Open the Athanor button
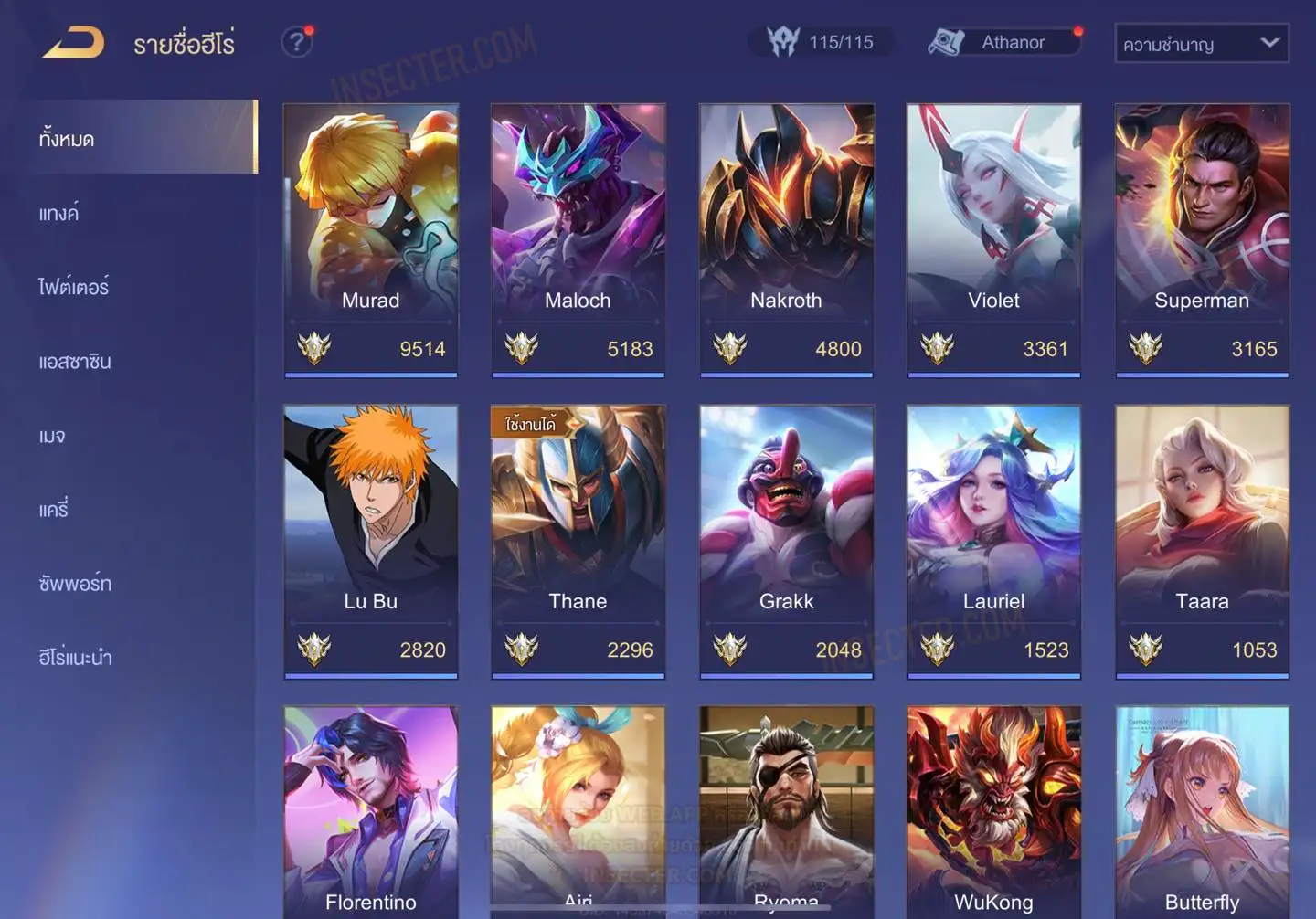 1005,42
